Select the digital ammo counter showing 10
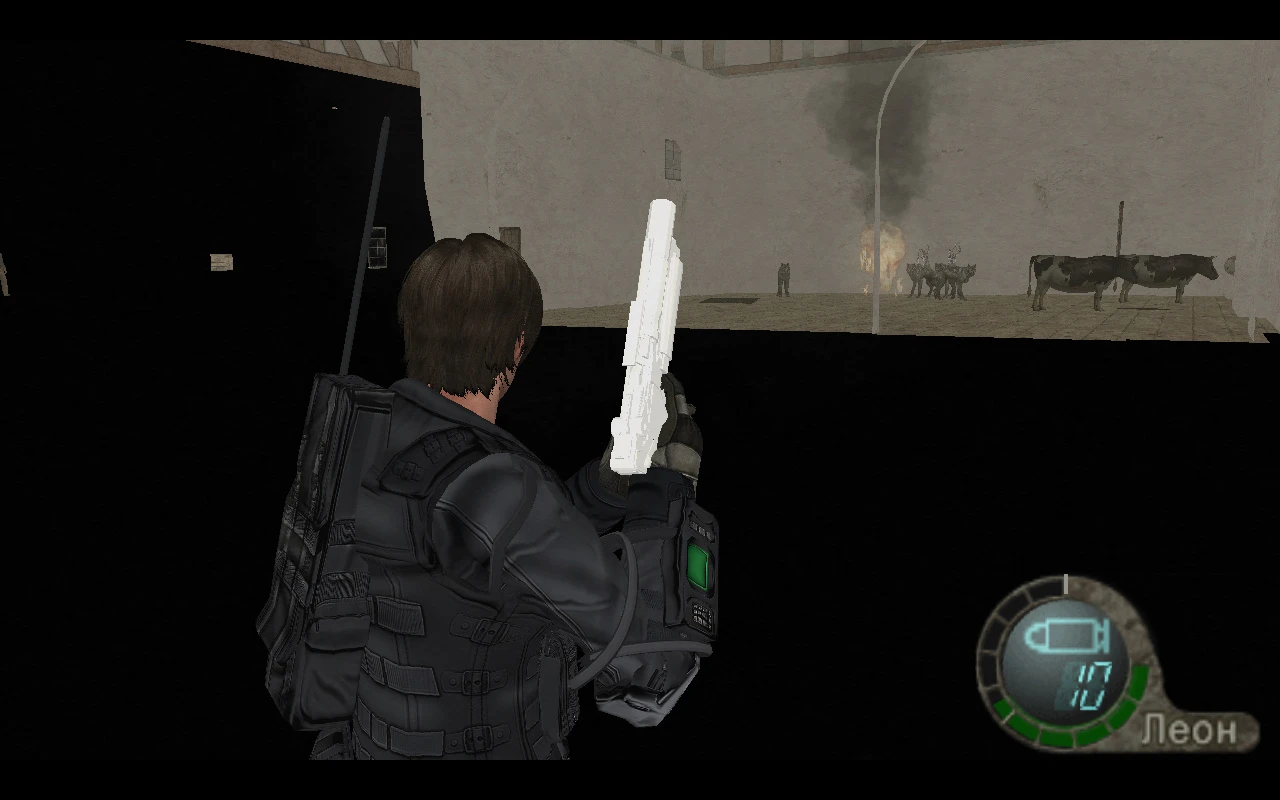 pyautogui.click(x=1090, y=687)
